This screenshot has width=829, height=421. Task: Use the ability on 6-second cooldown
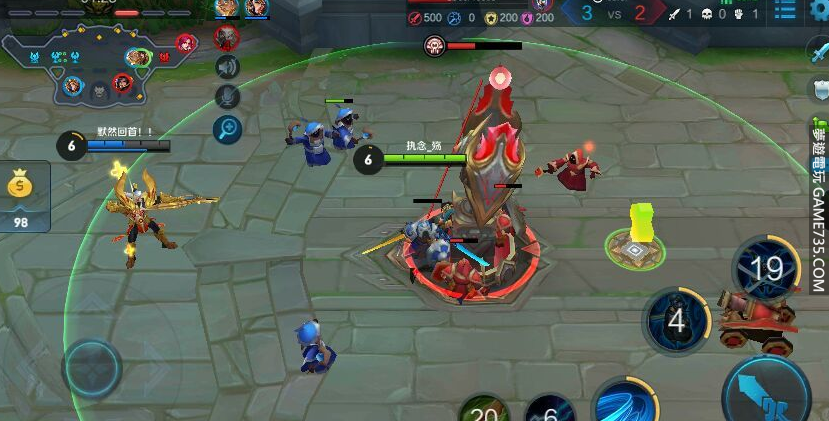(x=550, y=410)
